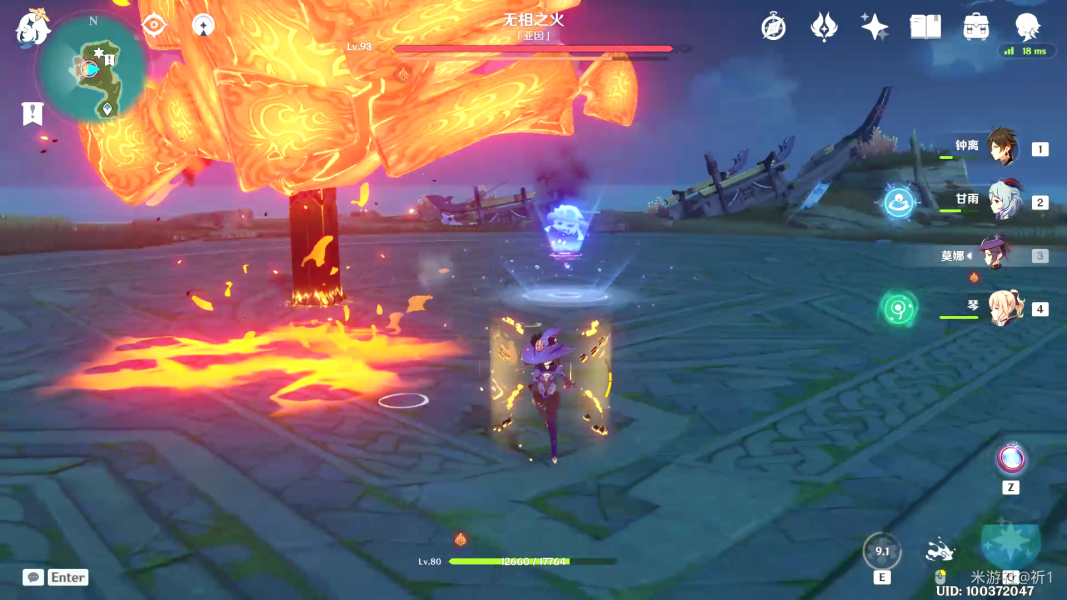Switch to party member 琴
Viewport: 1067px width, 600px height.
pyautogui.click(x=1001, y=308)
